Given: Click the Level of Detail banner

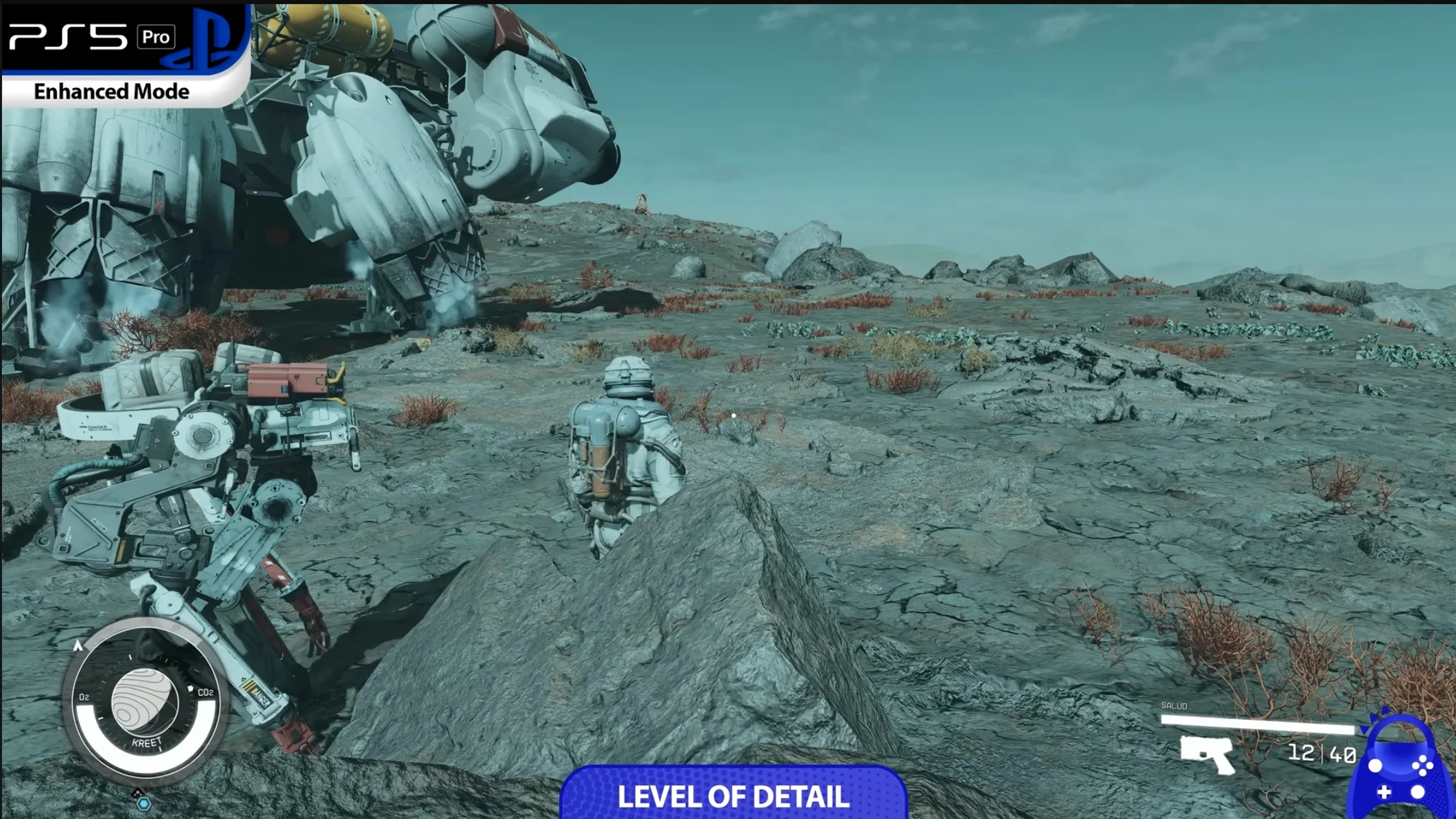Looking at the screenshot, I should 733,794.
